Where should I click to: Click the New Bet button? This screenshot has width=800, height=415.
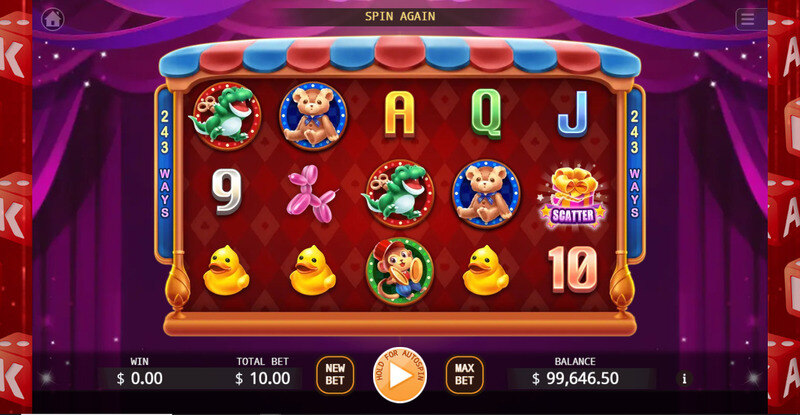pyautogui.click(x=335, y=374)
